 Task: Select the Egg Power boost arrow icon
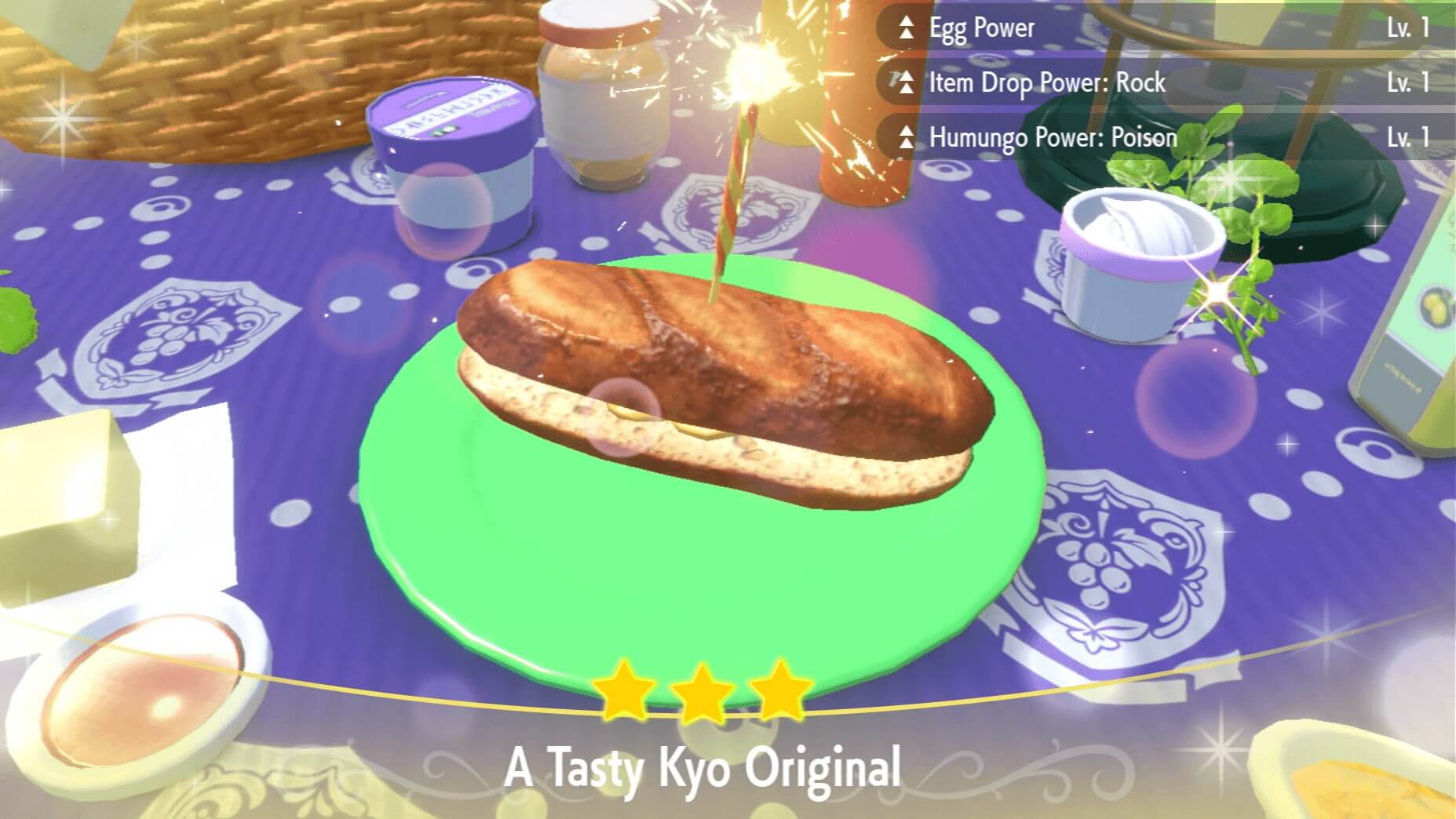907,27
